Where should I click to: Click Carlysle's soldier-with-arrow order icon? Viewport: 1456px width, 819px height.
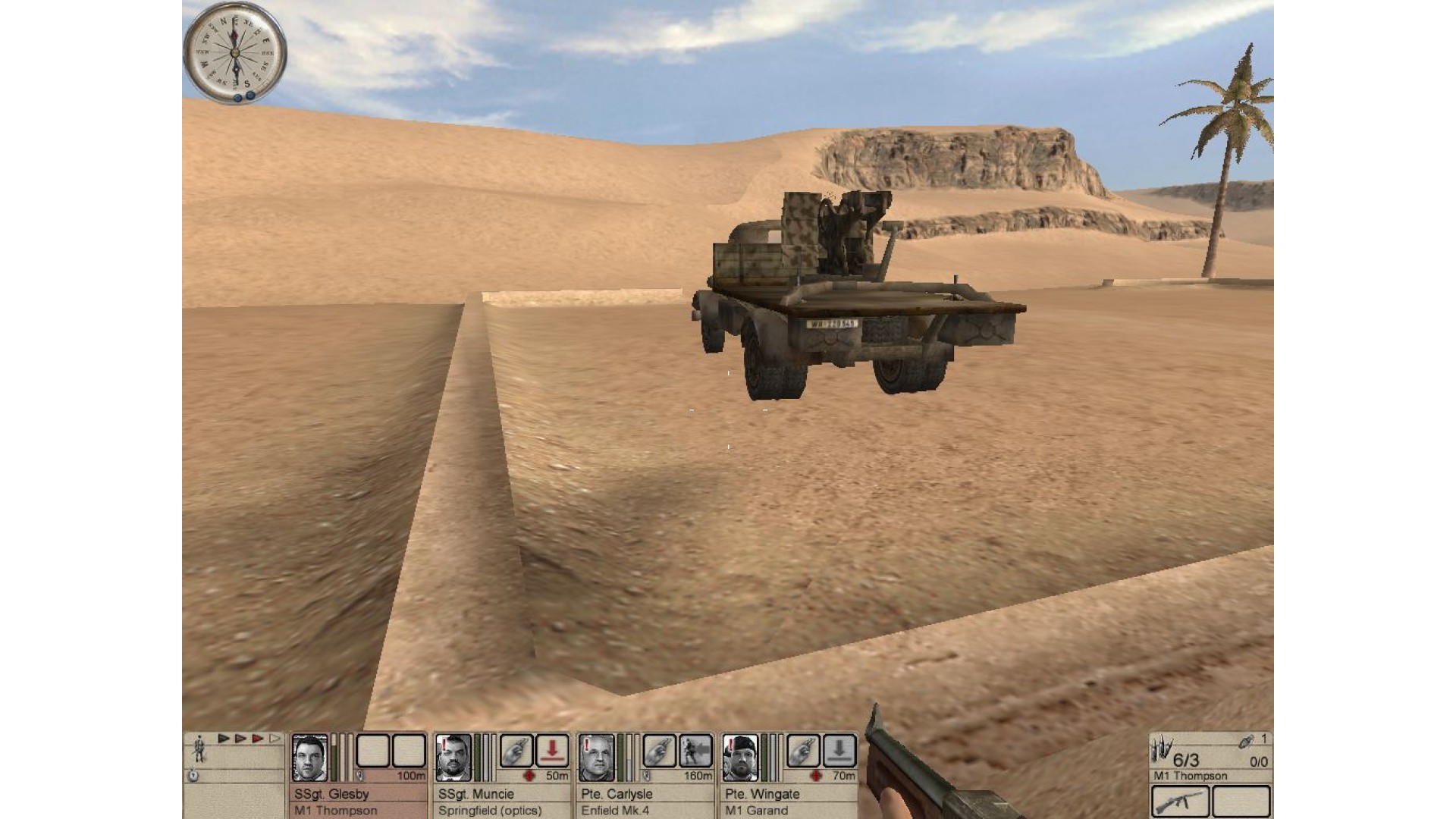pyautogui.click(x=695, y=751)
